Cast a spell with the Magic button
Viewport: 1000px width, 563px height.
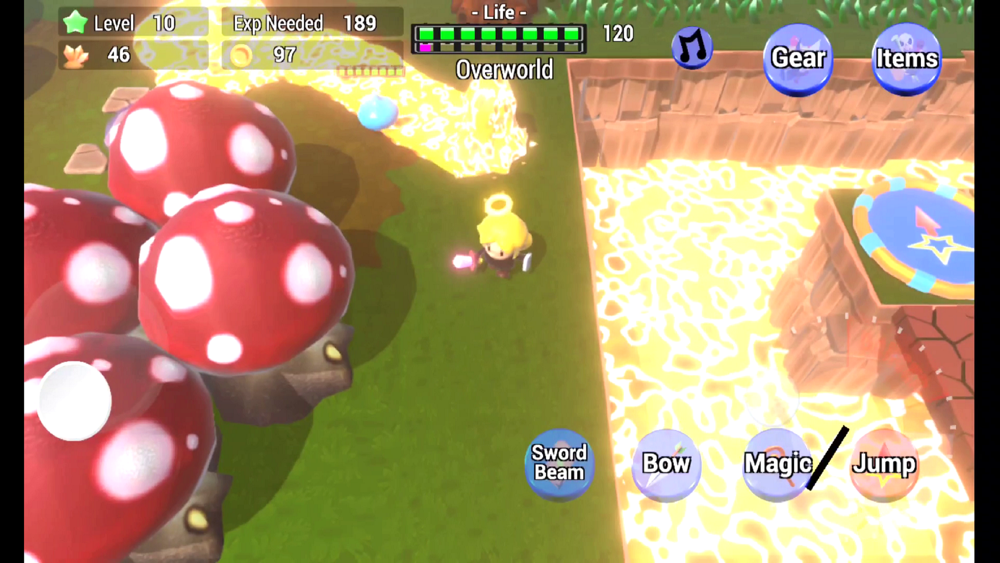click(x=777, y=464)
